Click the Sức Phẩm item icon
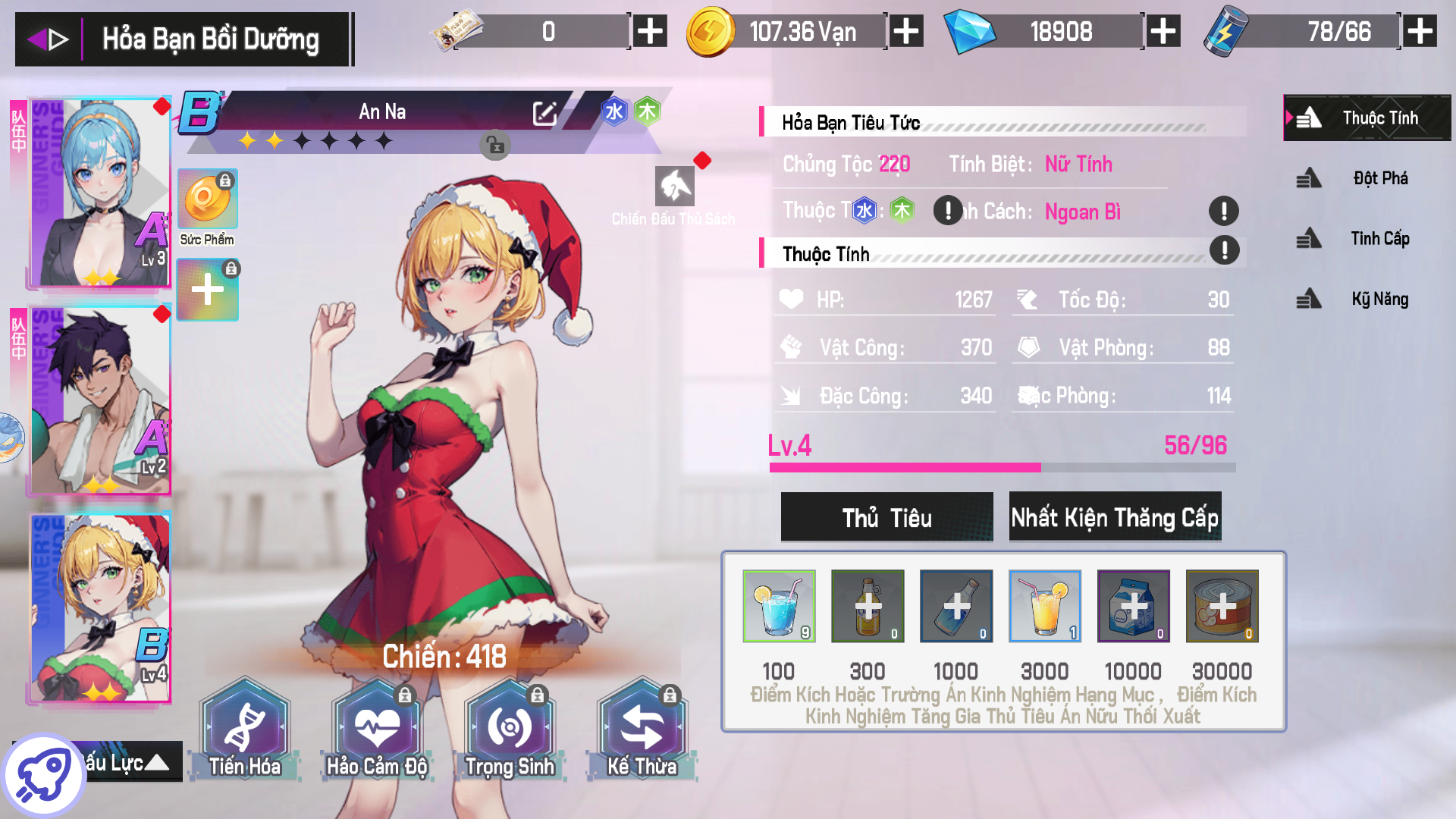The height and width of the screenshot is (819, 1456). pyautogui.click(x=207, y=199)
